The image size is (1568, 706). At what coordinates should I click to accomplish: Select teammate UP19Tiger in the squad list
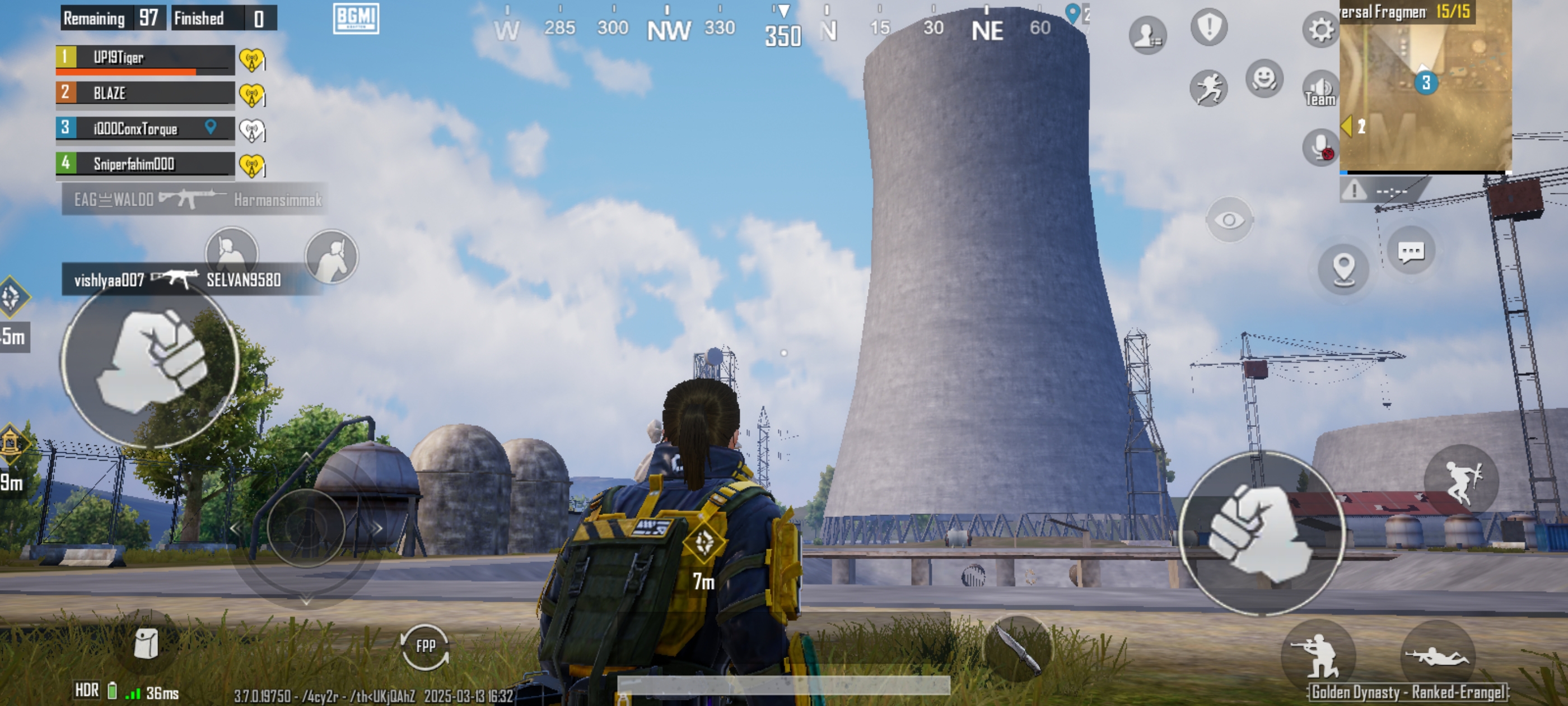pyautogui.click(x=145, y=58)
